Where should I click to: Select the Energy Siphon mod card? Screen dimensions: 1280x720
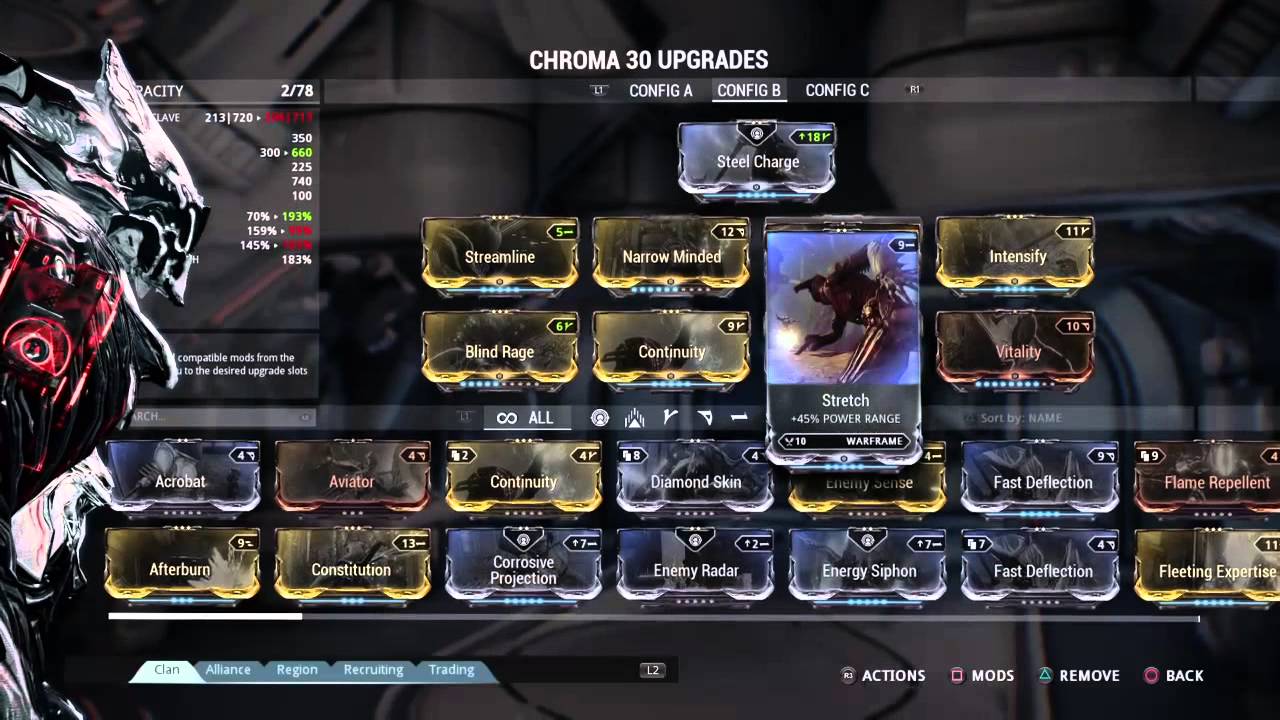pyautogui.click(x=867, y=570)
